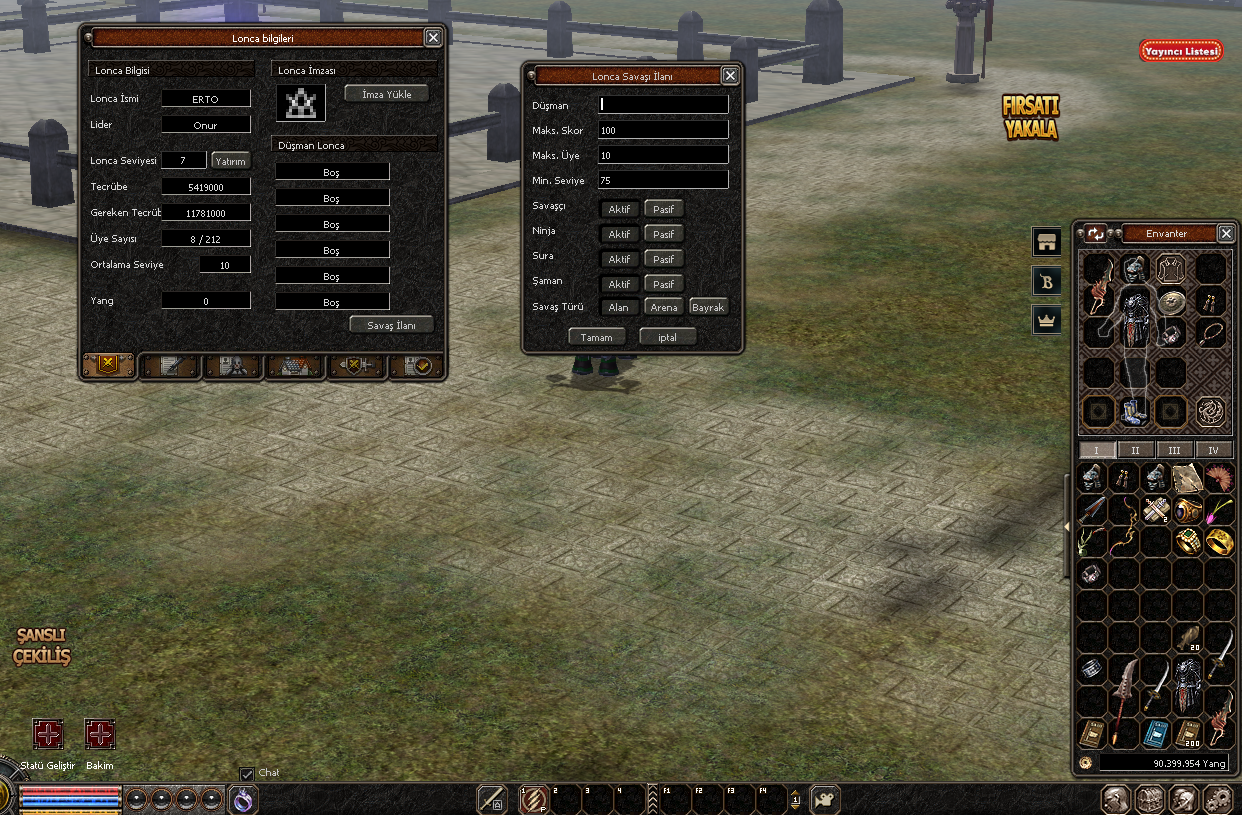Image resolution: width=1242 pixels, height=815 pixels.
Task: Switch to inventory page IV
Action: point(1214,450)
